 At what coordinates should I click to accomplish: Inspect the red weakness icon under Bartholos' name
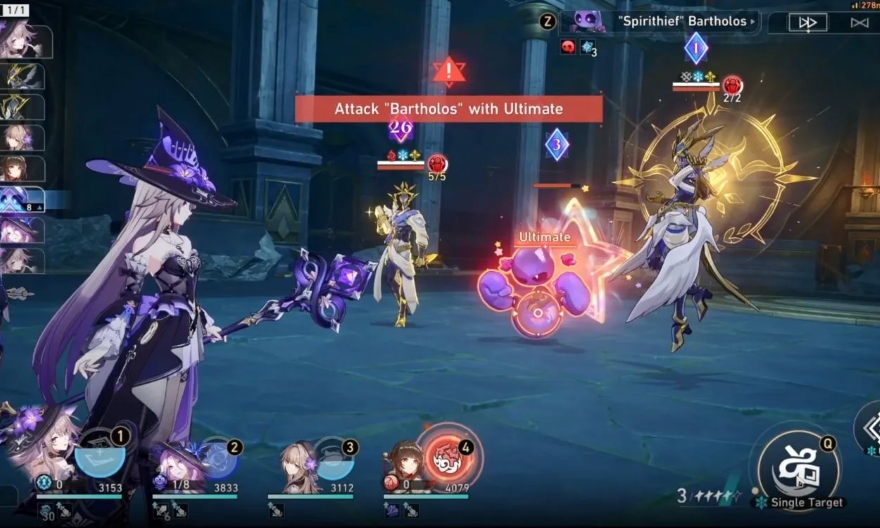point(568,47)
